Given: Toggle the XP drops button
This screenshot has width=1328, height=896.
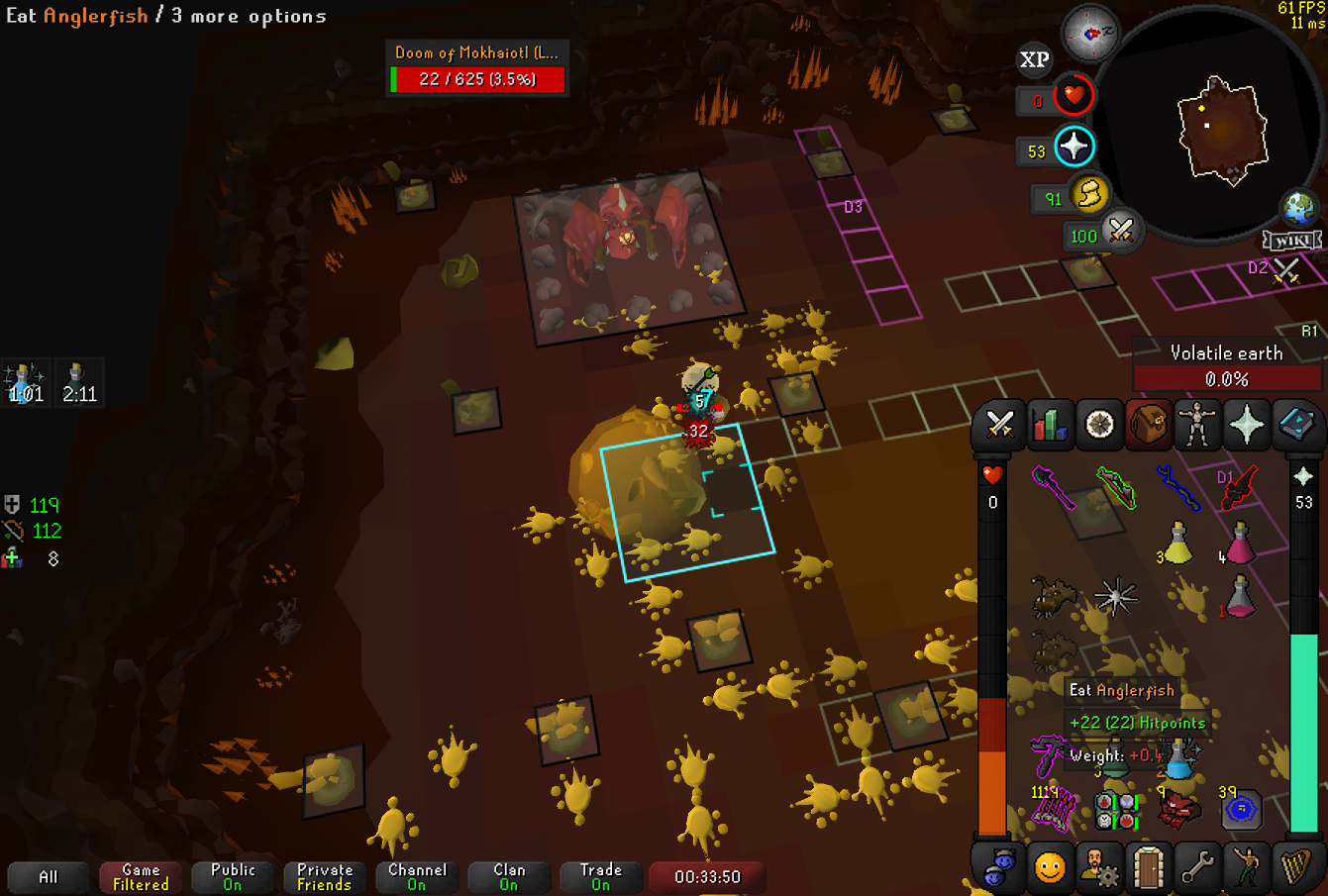Looking at the screenshot, I should [x=1034, y=60].
